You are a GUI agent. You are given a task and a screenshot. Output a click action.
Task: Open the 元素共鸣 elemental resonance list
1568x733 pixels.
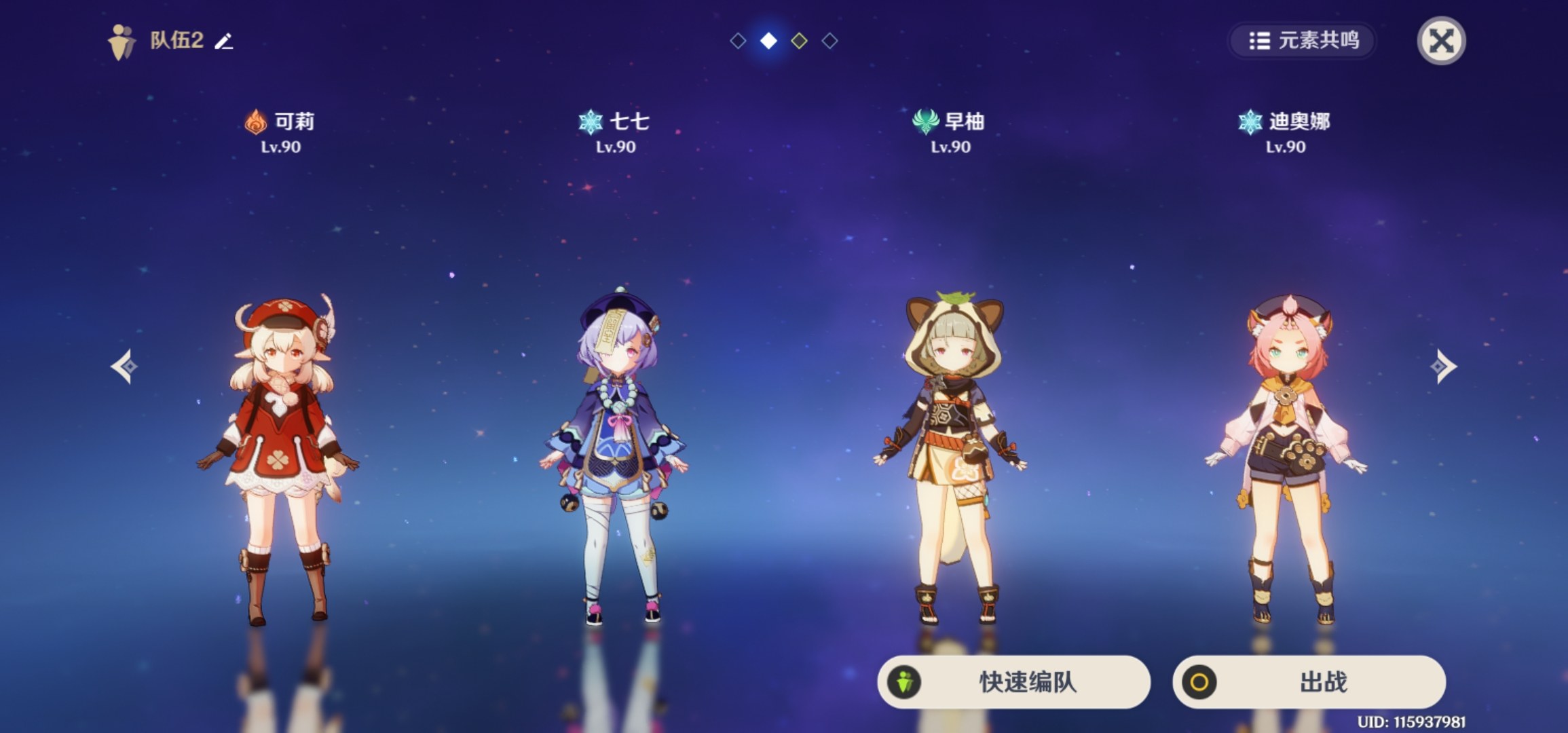[x=1303, y=41]
